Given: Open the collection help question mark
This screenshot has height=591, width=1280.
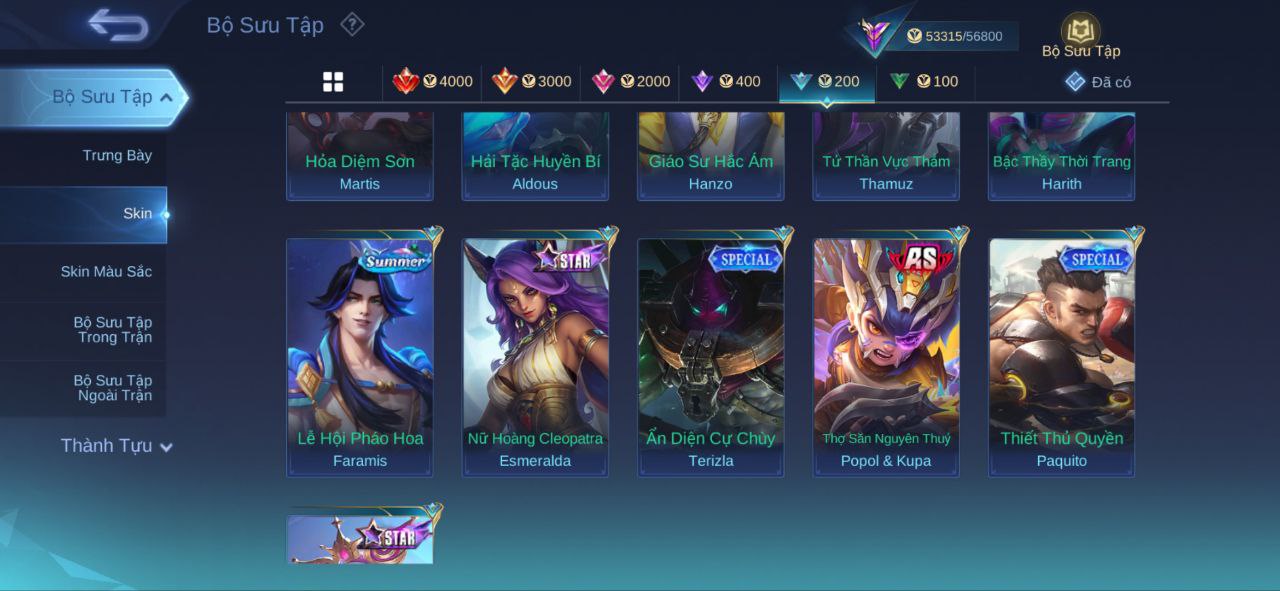Looking at the screenshot, I should [352, 24].
